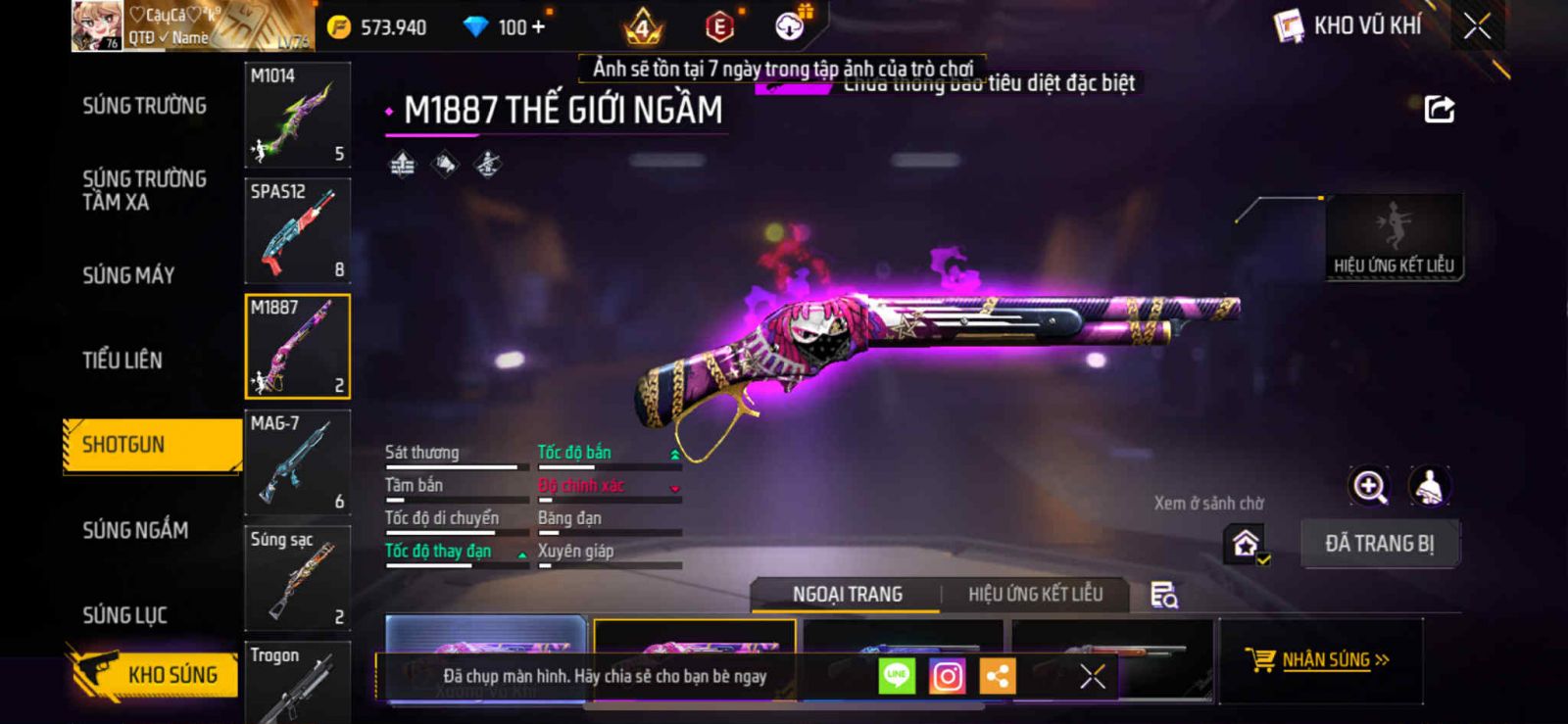The image size is (1568, 724).
Task: Choose the MAG-7 shotgun thumbnail
Action: click(x=297, y=462)
